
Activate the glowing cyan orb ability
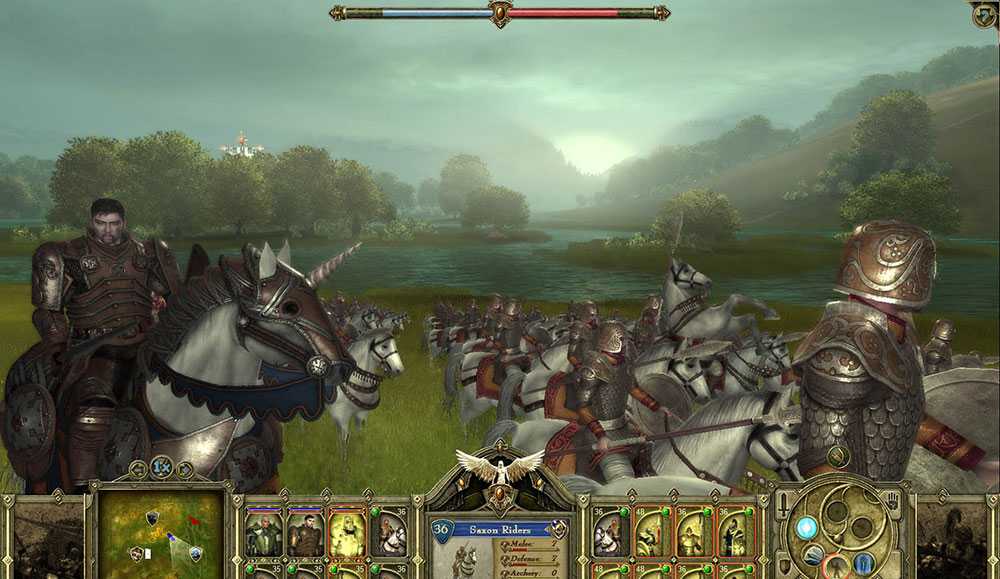807,528
